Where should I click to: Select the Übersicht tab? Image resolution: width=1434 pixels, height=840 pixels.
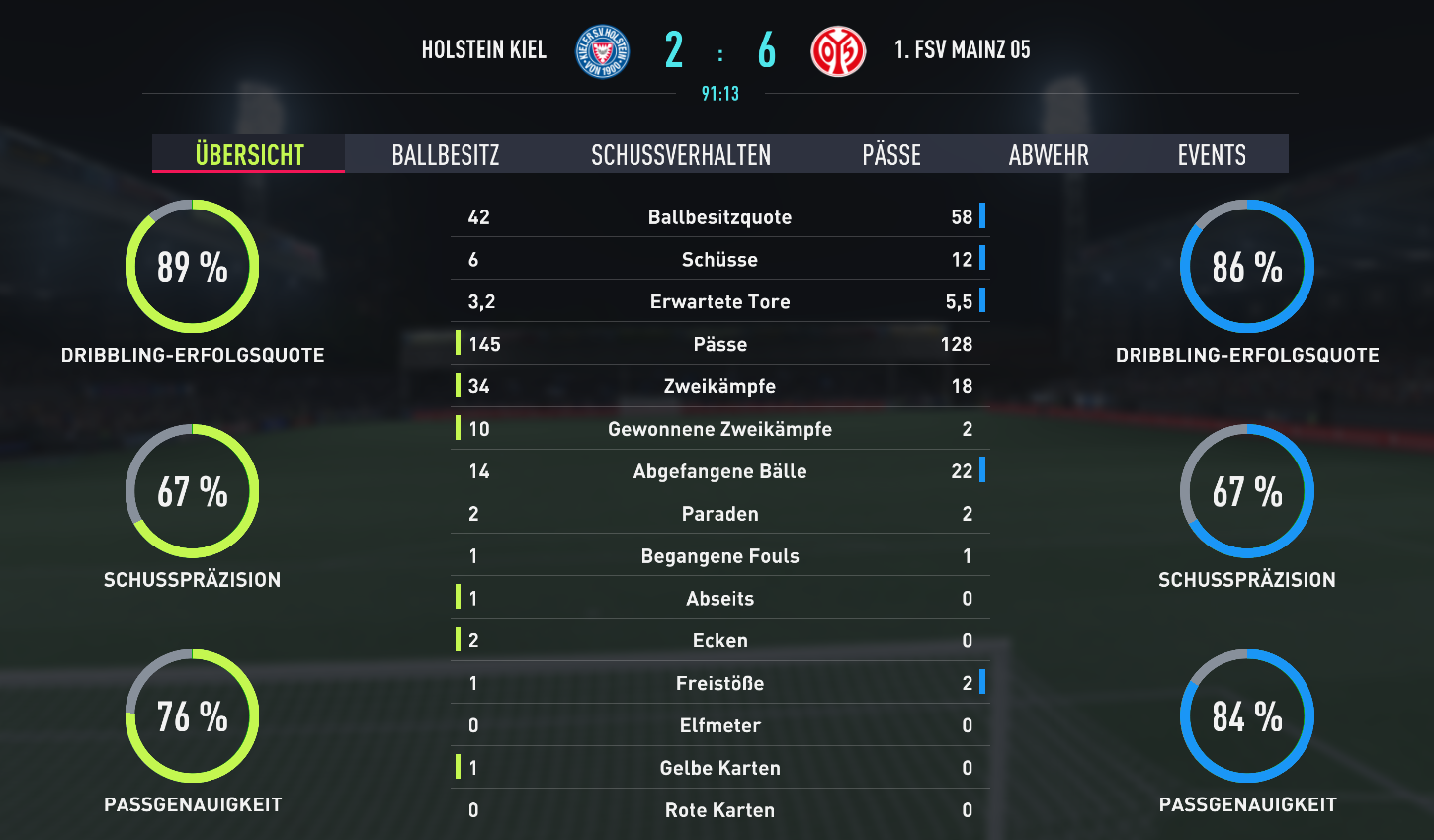pyautogui.click(x=249, y=155)
